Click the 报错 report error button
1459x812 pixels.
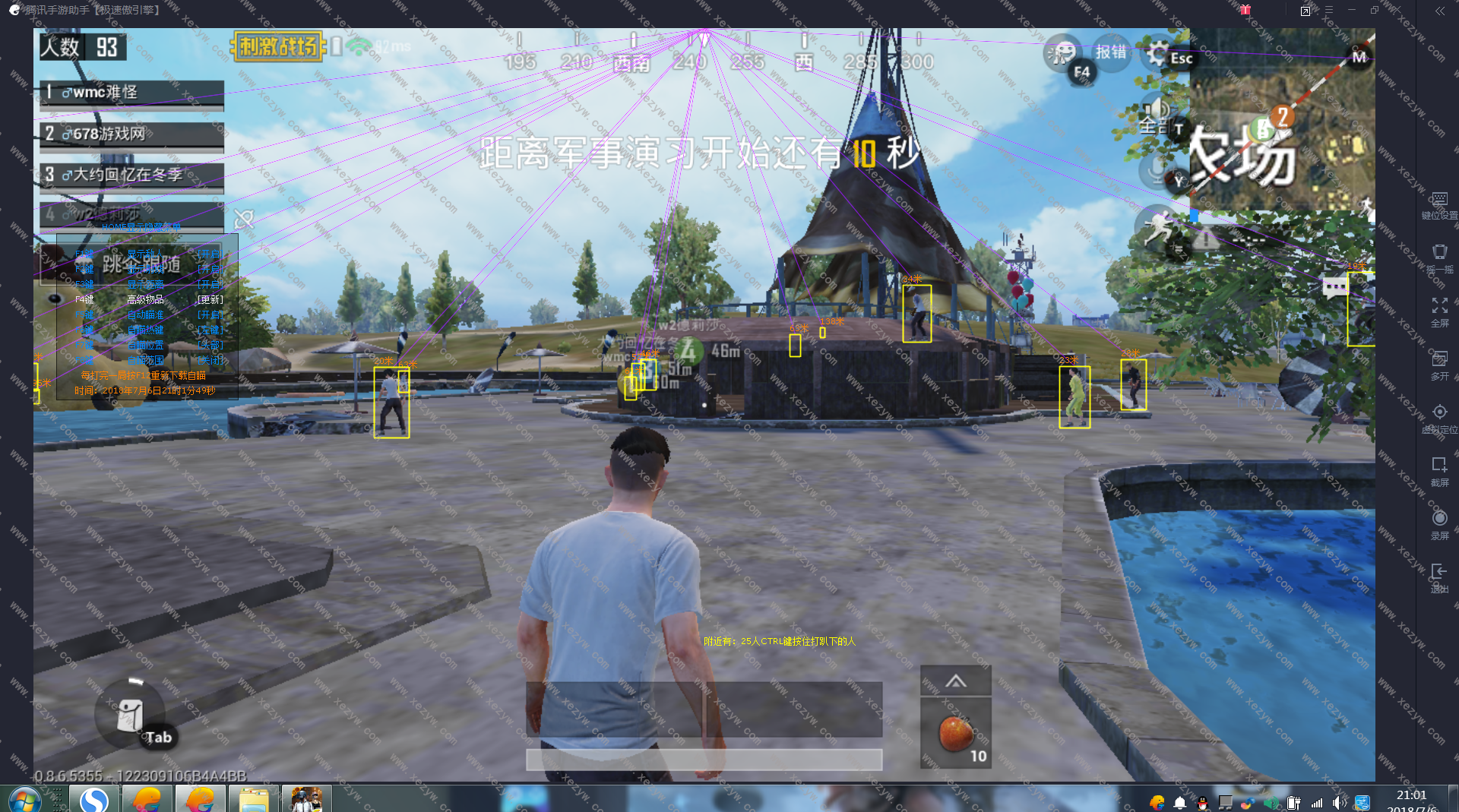click(x=1110, y=52)
